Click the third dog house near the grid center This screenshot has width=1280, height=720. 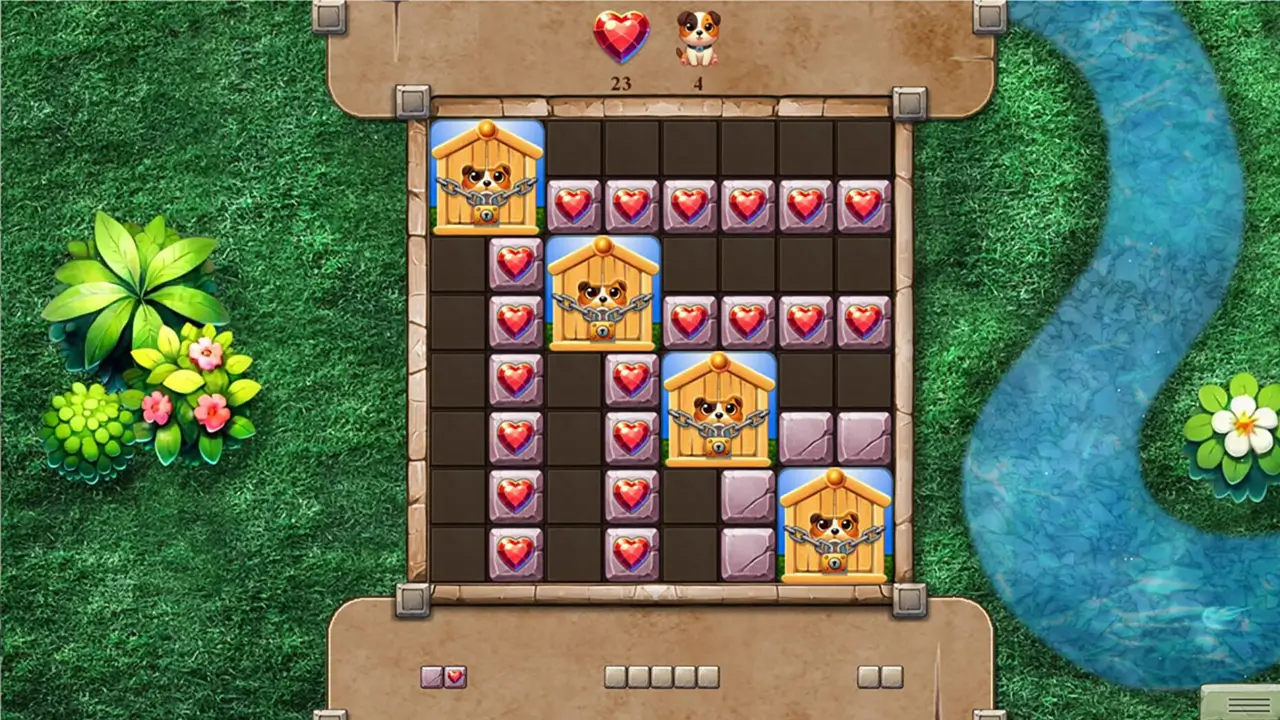(x=718, y=410)
